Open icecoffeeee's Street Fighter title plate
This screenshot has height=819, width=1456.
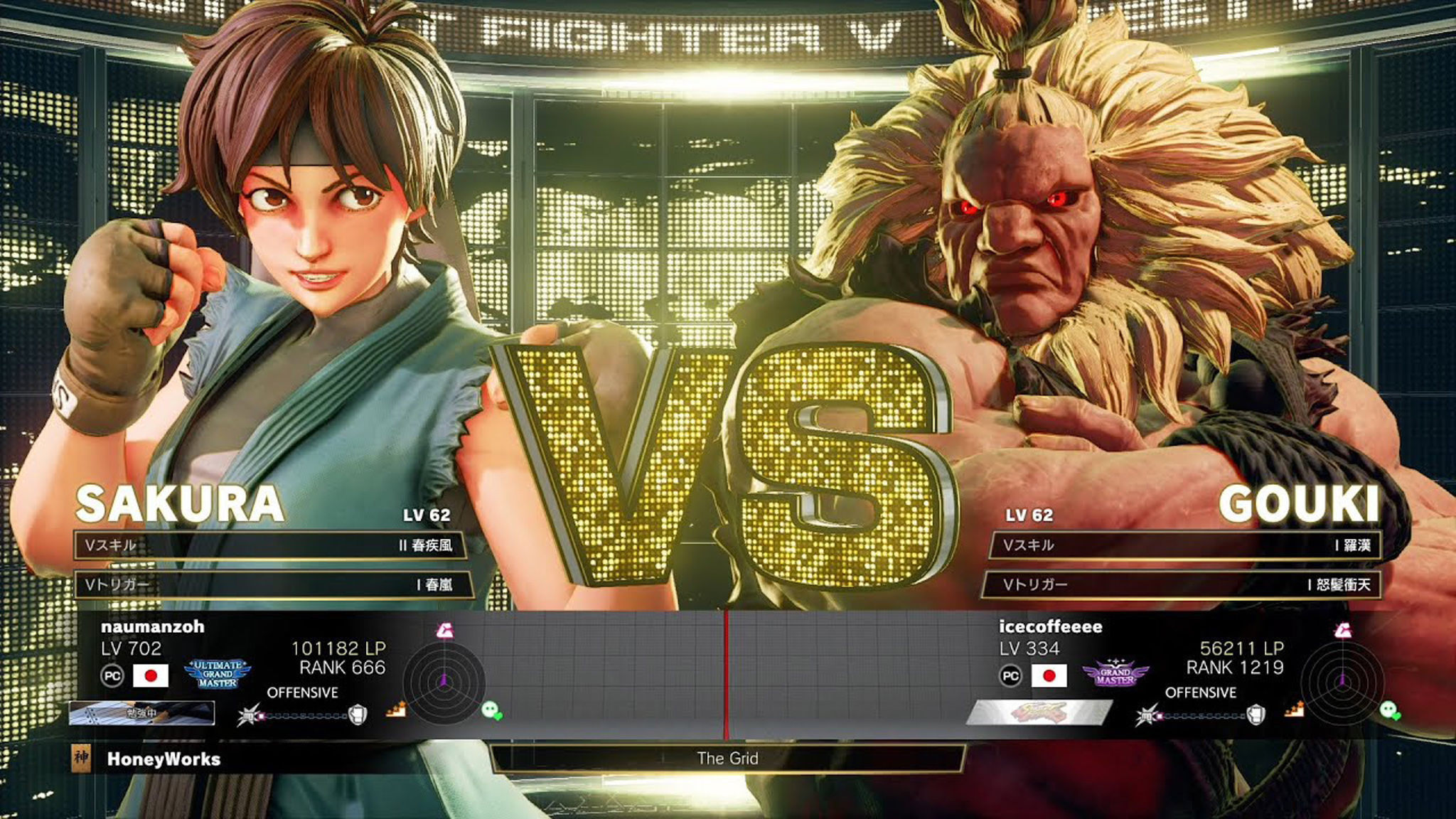(x=1039, y=712)
